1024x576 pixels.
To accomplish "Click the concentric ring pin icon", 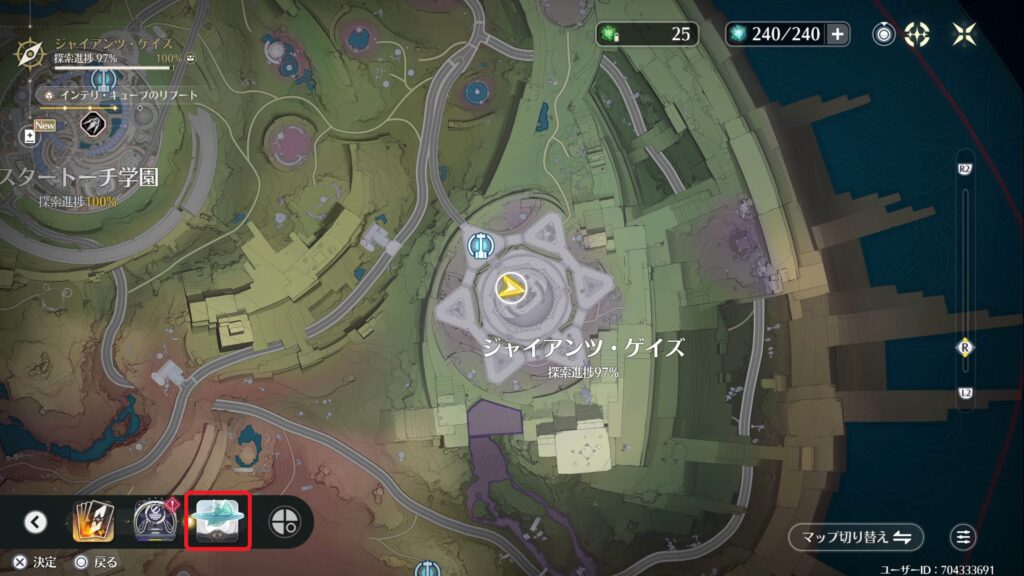I will 884,34.
